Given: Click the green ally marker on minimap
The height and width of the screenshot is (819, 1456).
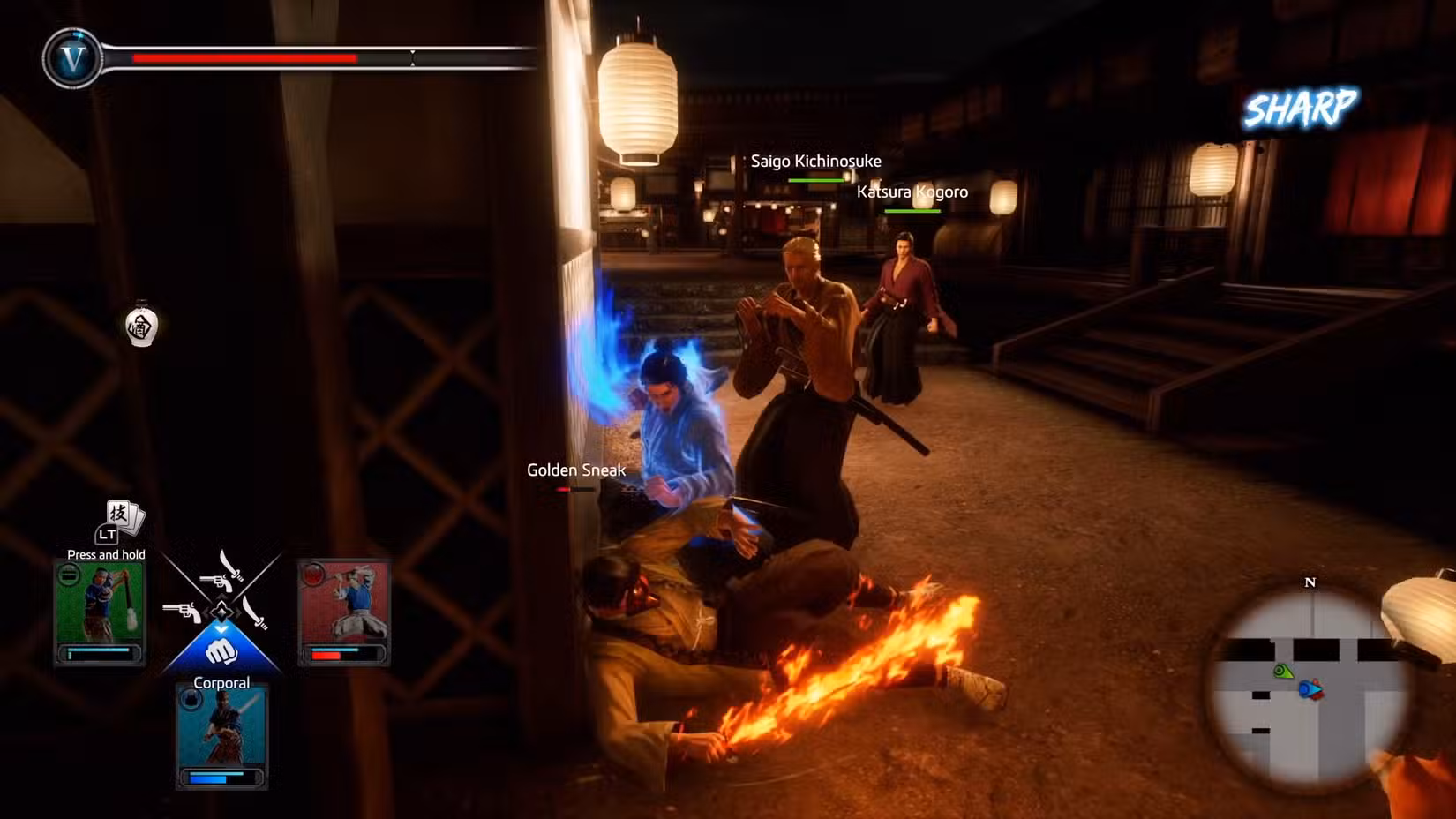Looking at the screenshot, I should pyautogui.click(x=1282, y=672).
